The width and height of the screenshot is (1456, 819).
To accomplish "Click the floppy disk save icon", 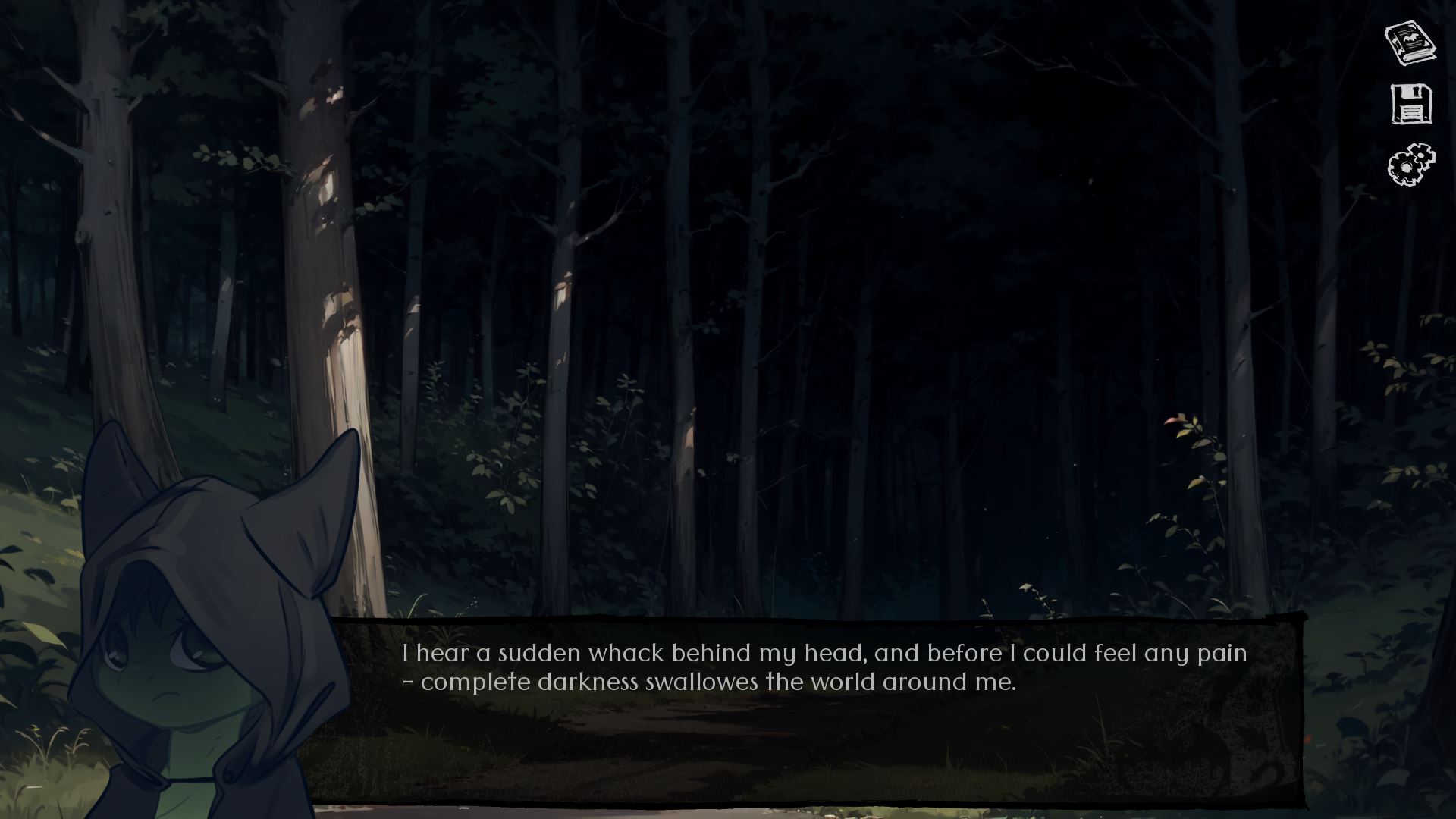I will (x=1411, y=104).
